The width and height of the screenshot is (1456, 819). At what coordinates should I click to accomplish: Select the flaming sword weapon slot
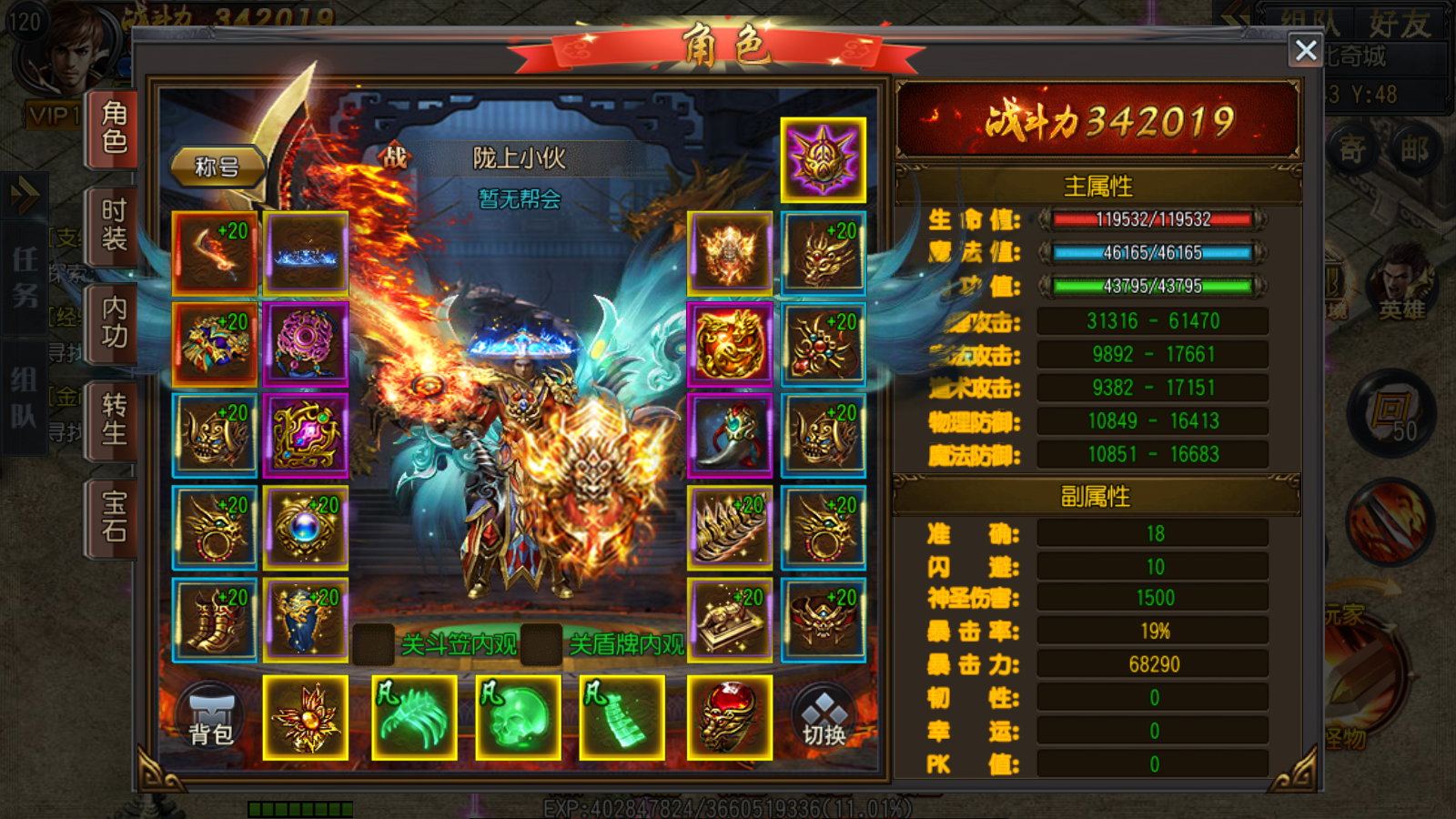(x=215, y=254)
